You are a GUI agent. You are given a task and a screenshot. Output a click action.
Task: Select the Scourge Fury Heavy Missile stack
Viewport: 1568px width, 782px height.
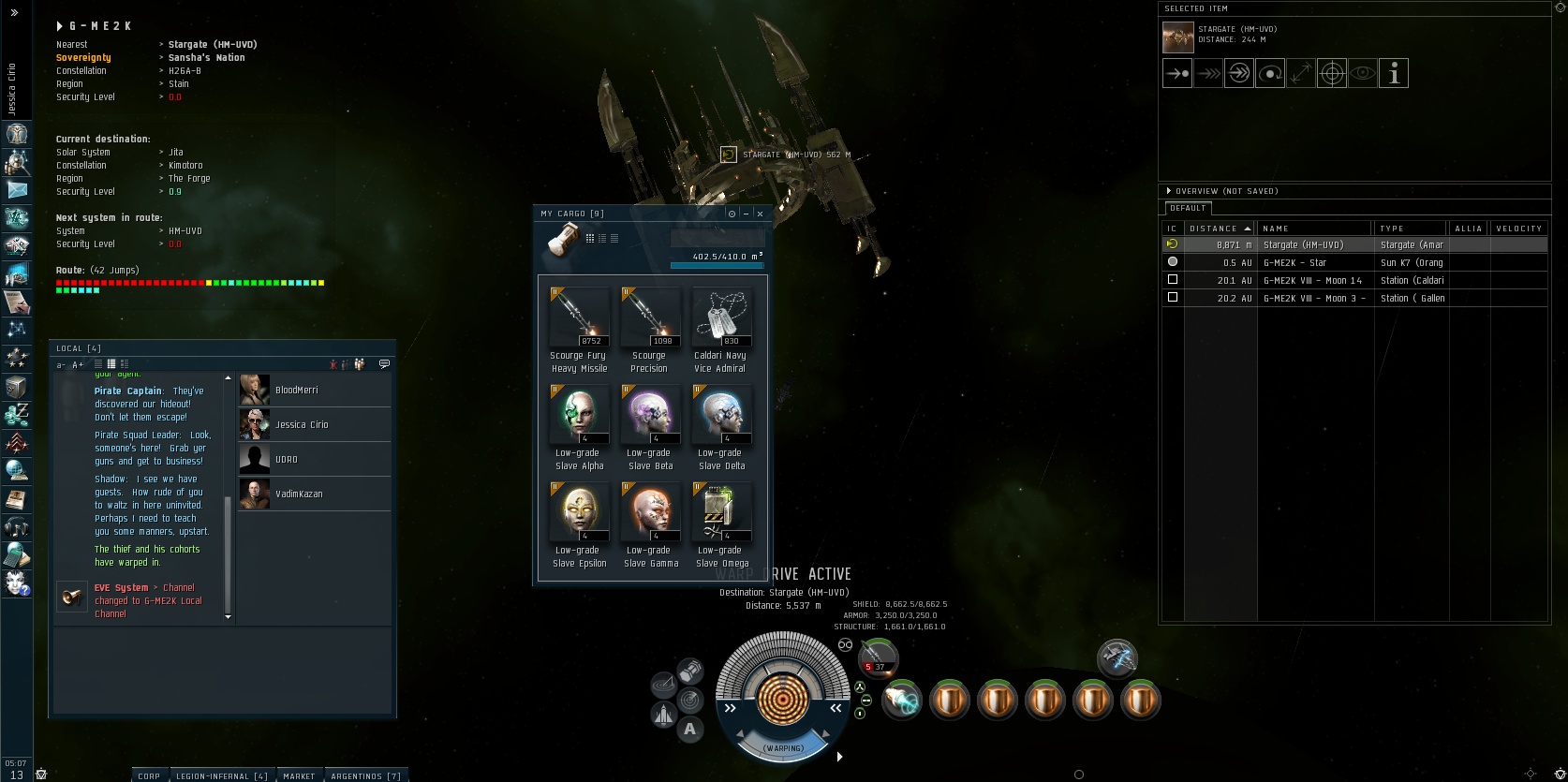(579, 318)
